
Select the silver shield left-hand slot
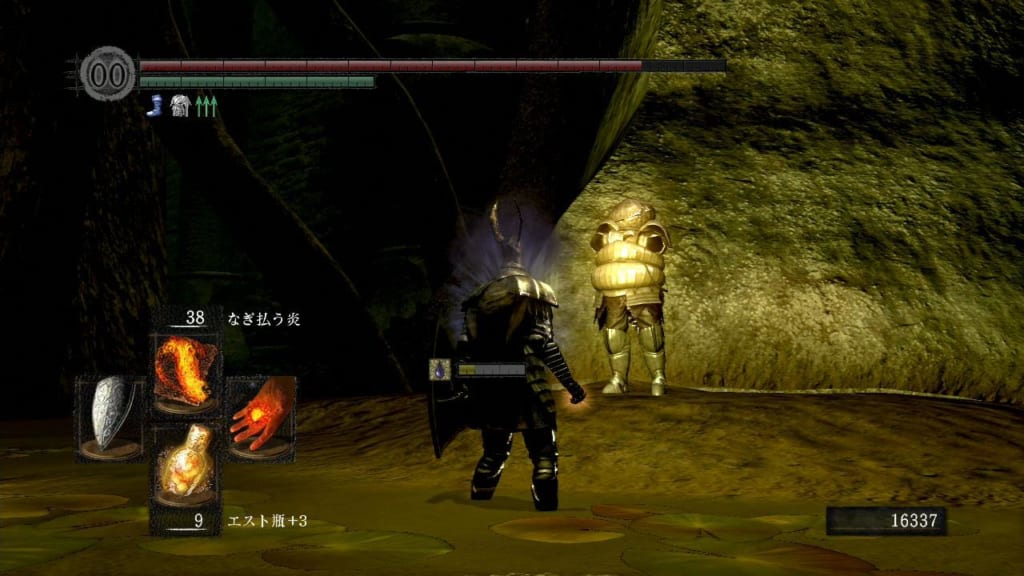pos(110,418)
